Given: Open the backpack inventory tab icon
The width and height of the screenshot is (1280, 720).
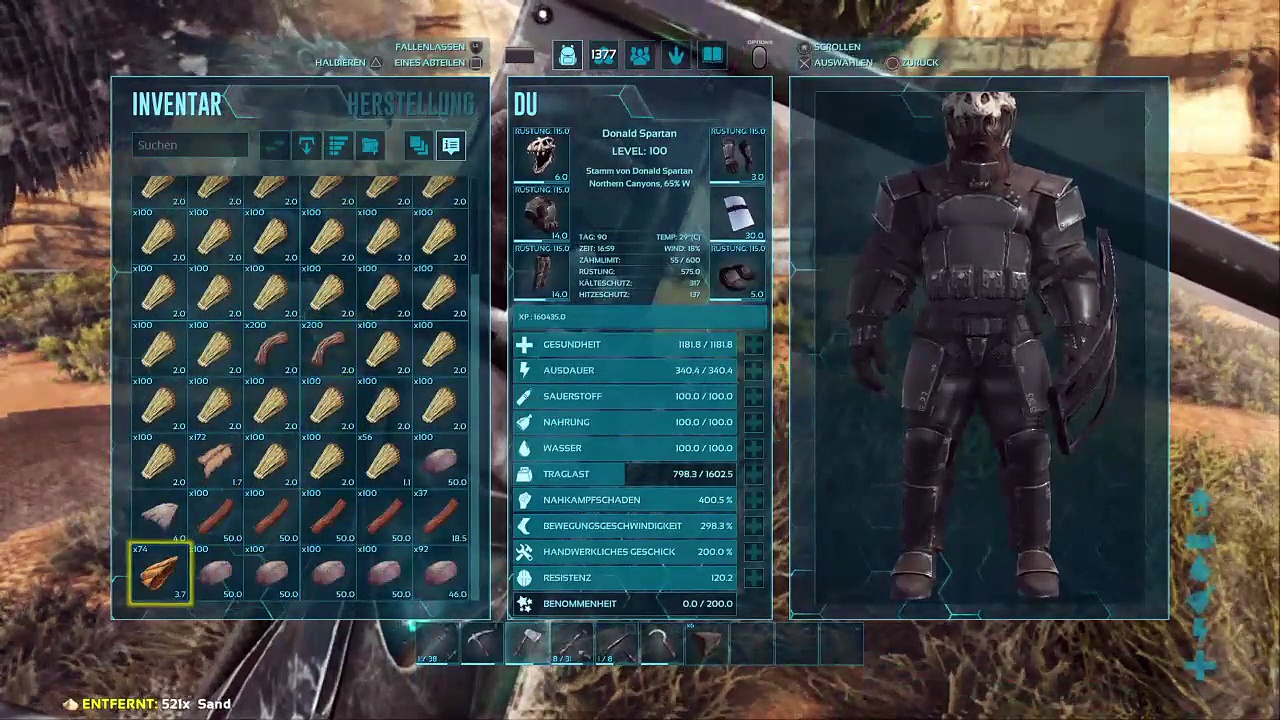Looking at the screenshot, I should [567, 56].
